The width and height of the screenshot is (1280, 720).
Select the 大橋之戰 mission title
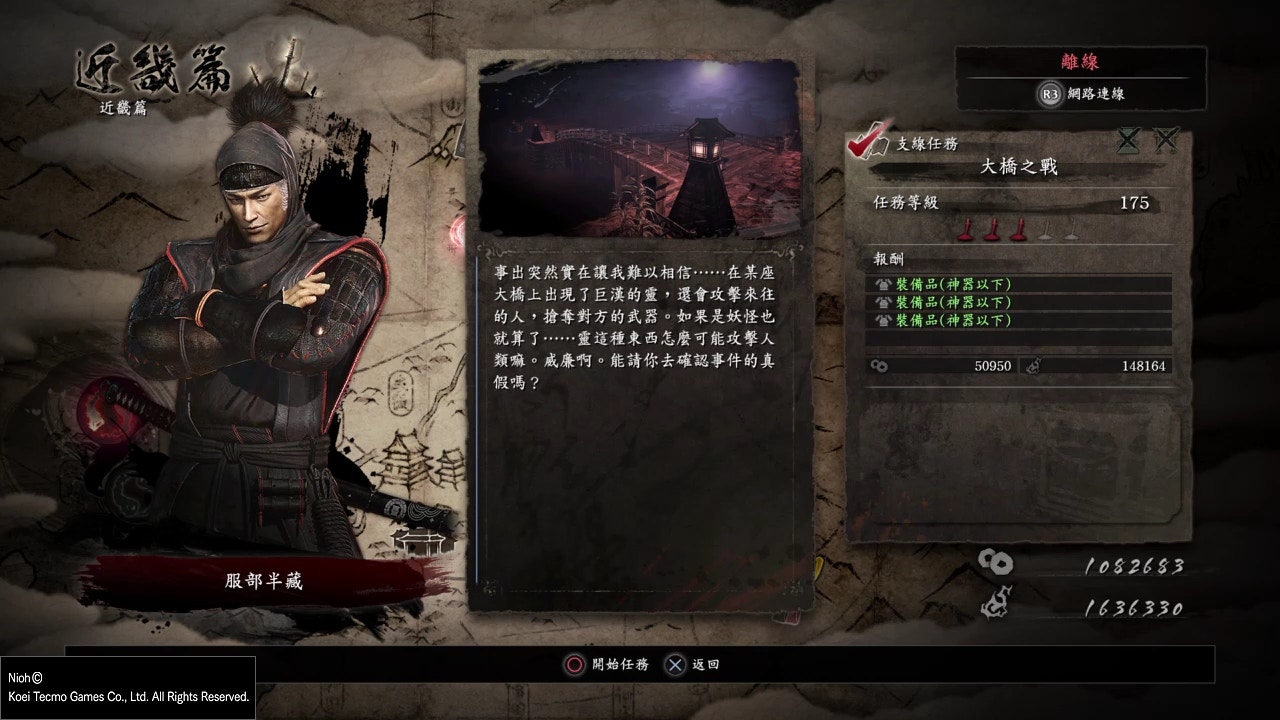[x=1018, y=168]
